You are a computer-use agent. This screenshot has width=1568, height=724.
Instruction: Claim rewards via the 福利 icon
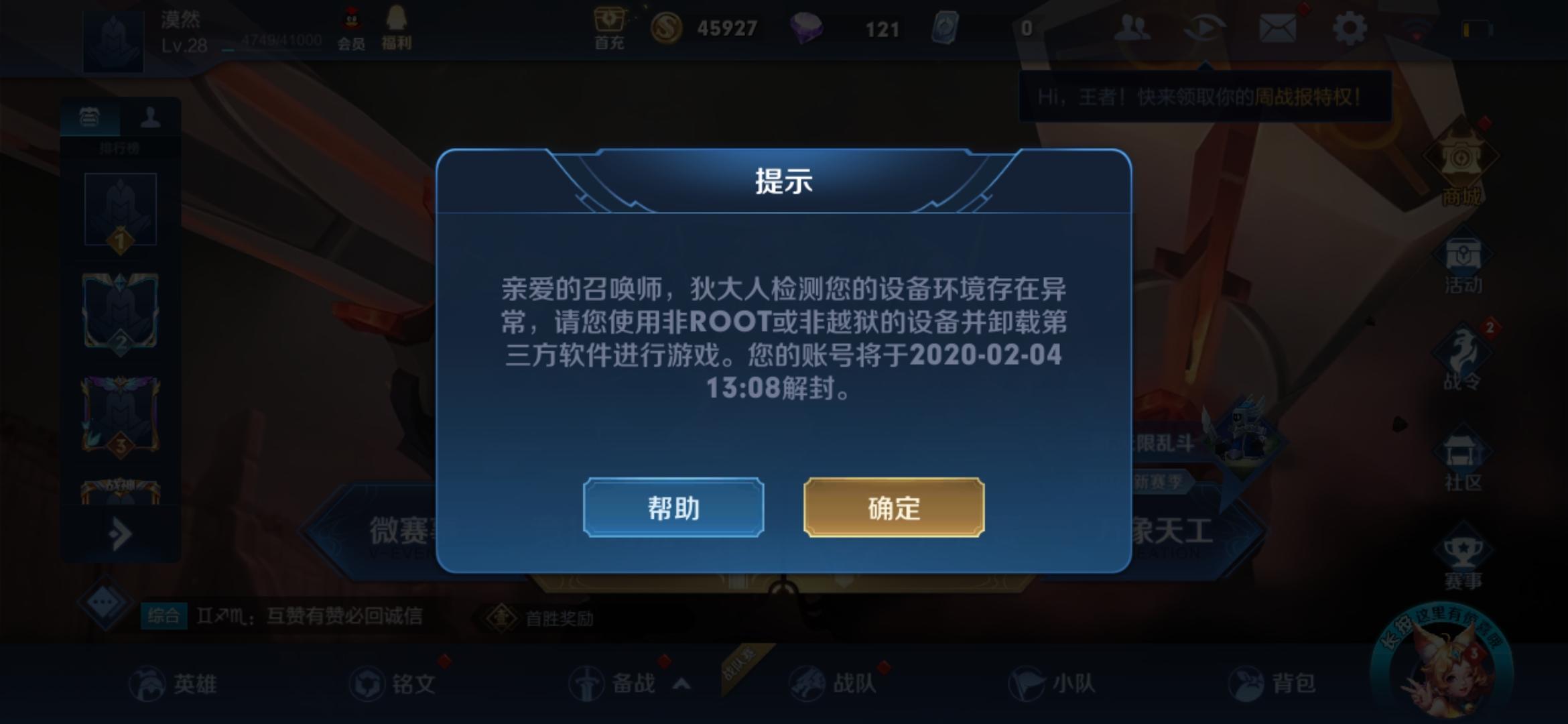(397, 27)
